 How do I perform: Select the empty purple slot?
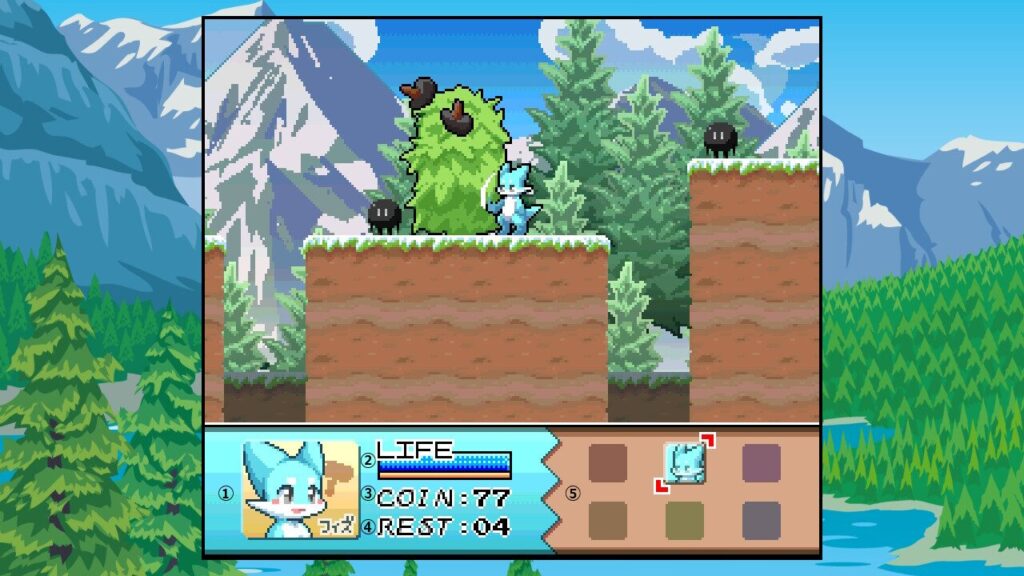761,463
